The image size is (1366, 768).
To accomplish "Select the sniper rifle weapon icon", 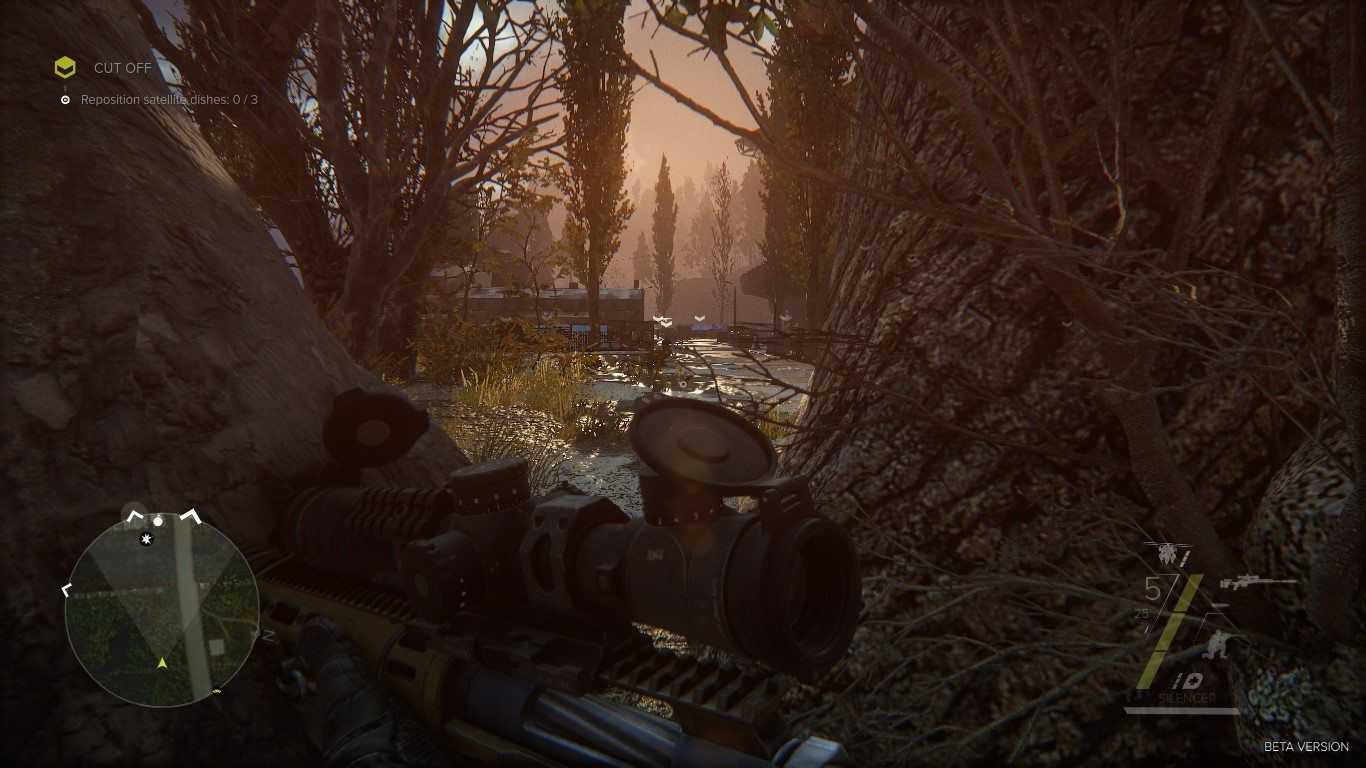I will point(1256,582).
